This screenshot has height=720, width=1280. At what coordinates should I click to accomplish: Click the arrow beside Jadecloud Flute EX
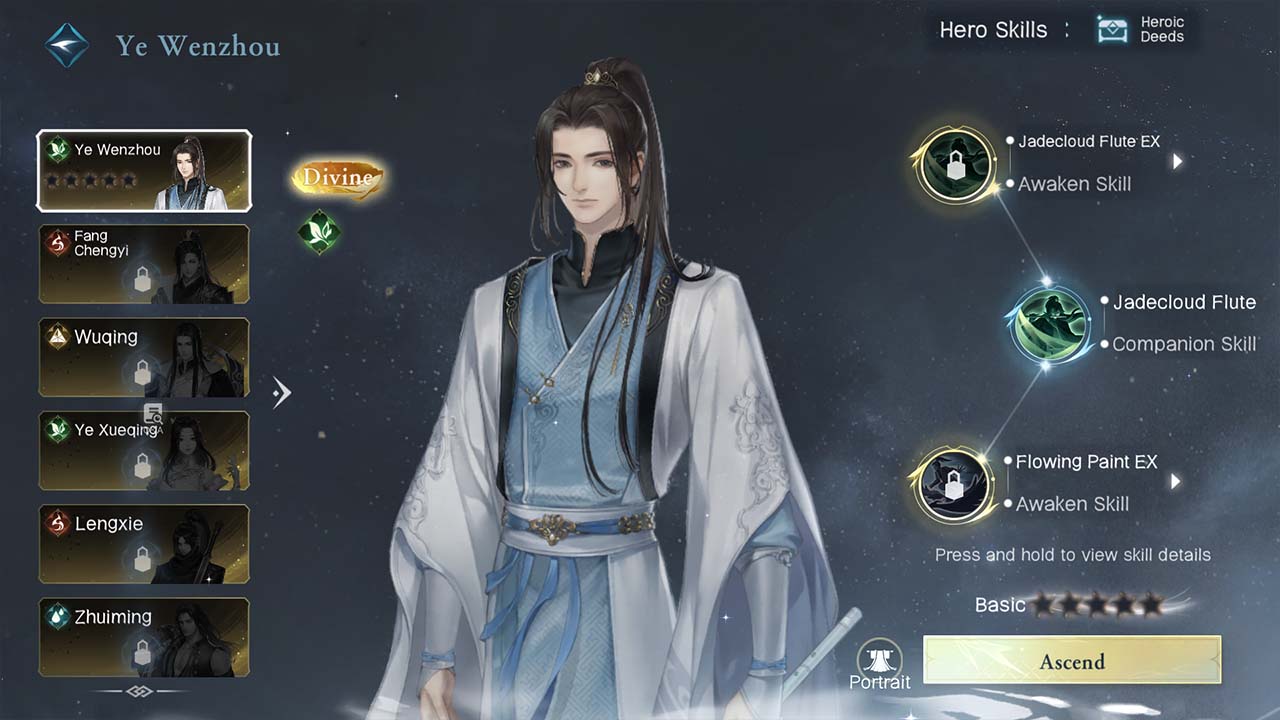pos(1177,161)
